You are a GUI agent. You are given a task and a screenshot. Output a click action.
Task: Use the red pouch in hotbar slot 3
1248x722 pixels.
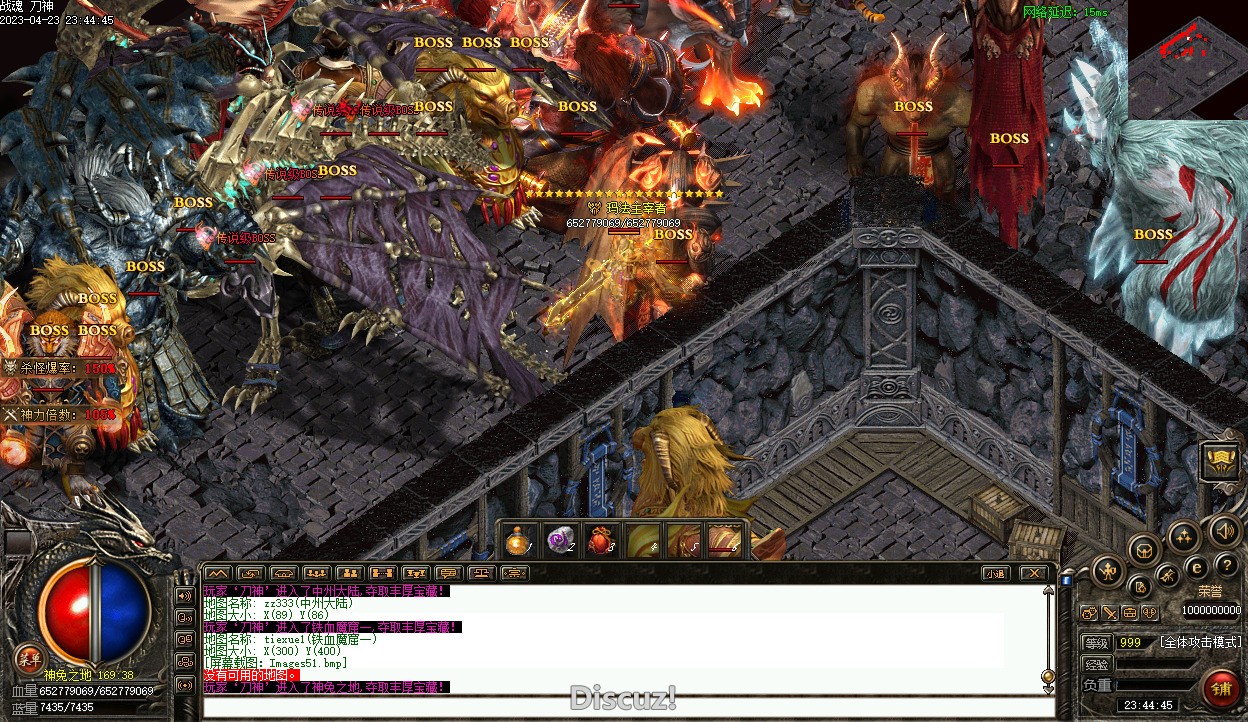(600, 541)
